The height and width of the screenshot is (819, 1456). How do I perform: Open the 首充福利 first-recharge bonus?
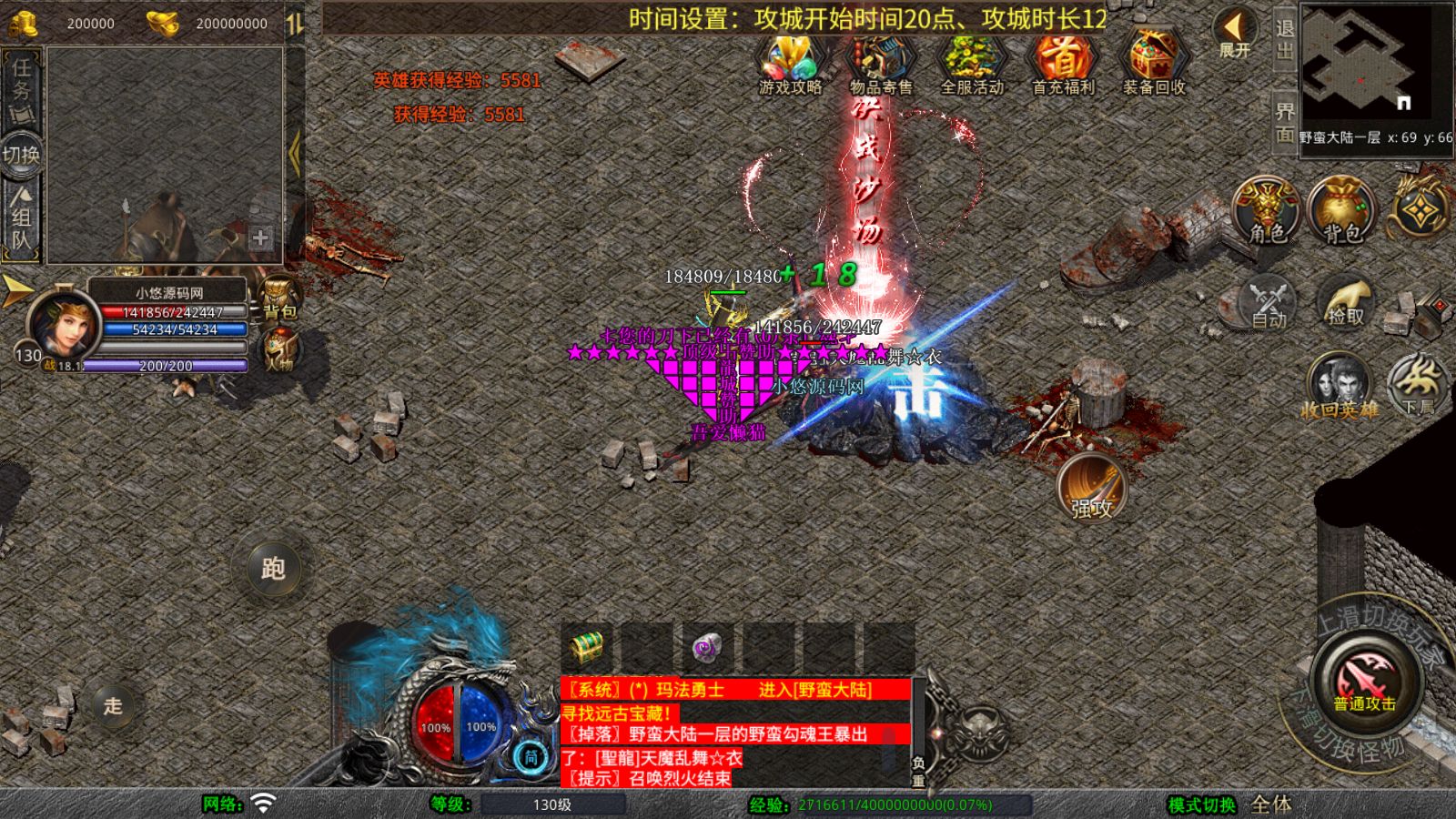[1062, 63]
